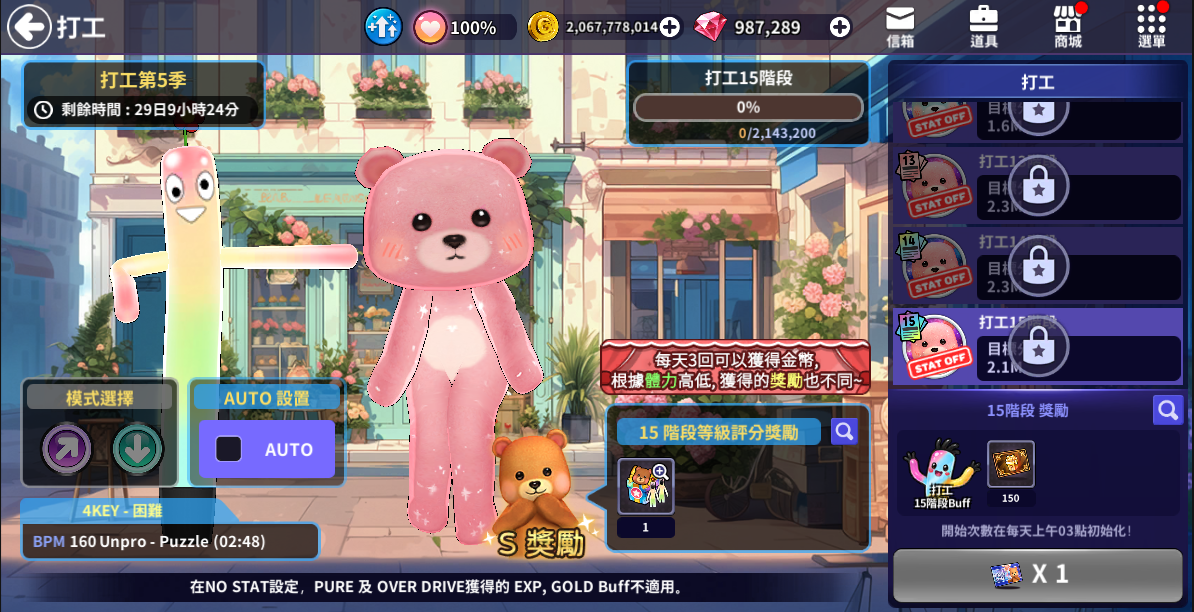Viewport: 1194px width, 612px height.
Task: Choose the song Unpro - Puzzle bar
Action: [170, 542]
